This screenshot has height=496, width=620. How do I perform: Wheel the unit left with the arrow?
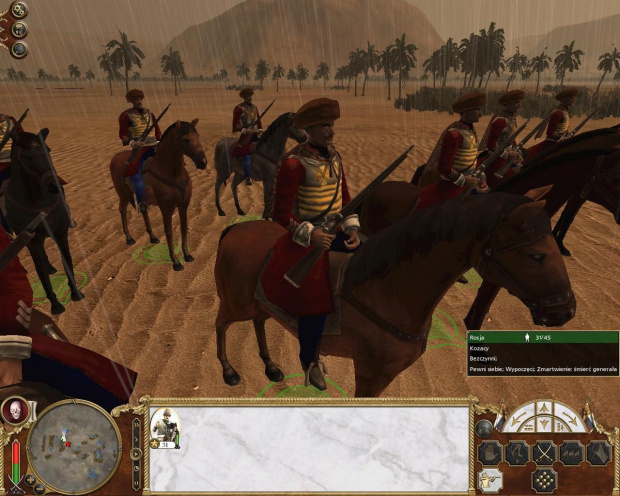point(518,417)
